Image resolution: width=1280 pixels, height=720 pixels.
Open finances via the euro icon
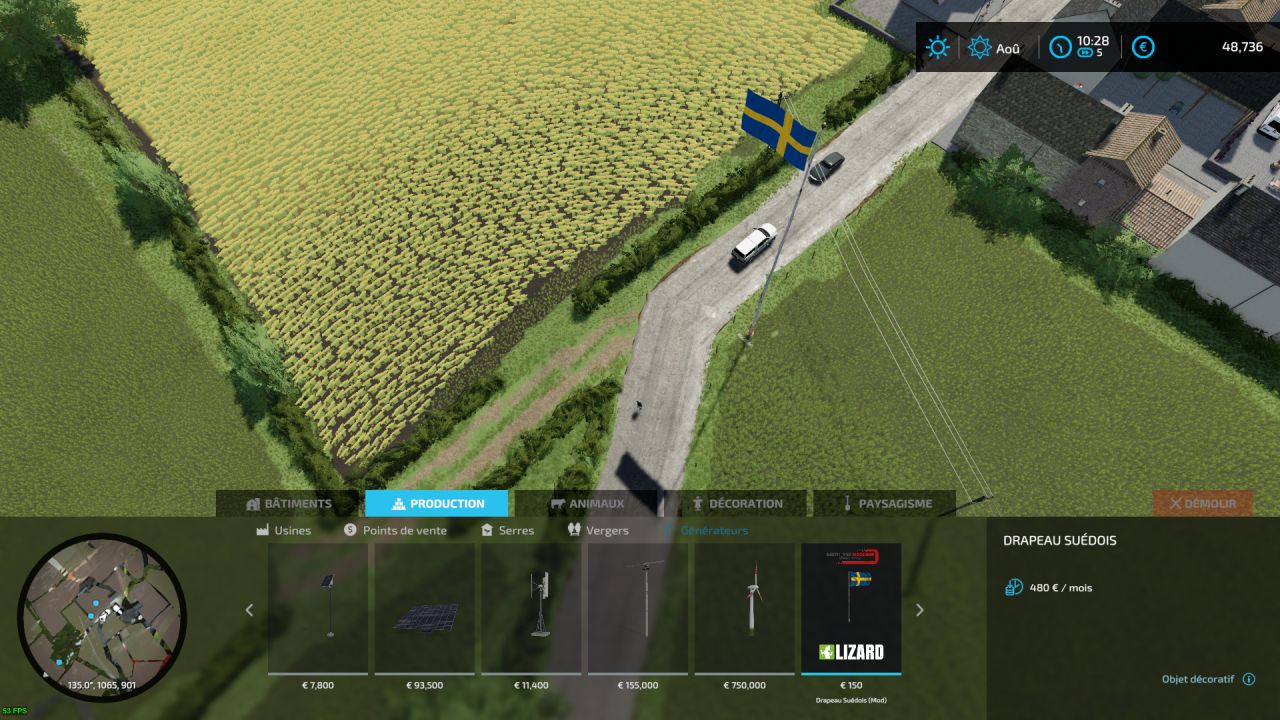tap(1142, 46)
